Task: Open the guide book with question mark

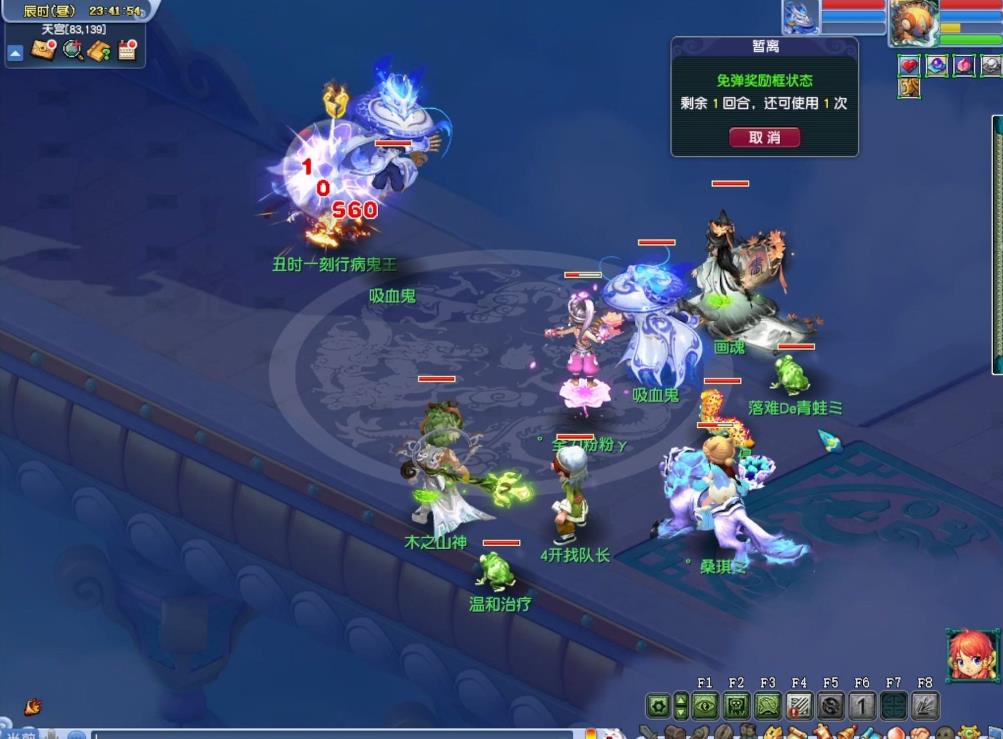Action: (x=99, y=50)
